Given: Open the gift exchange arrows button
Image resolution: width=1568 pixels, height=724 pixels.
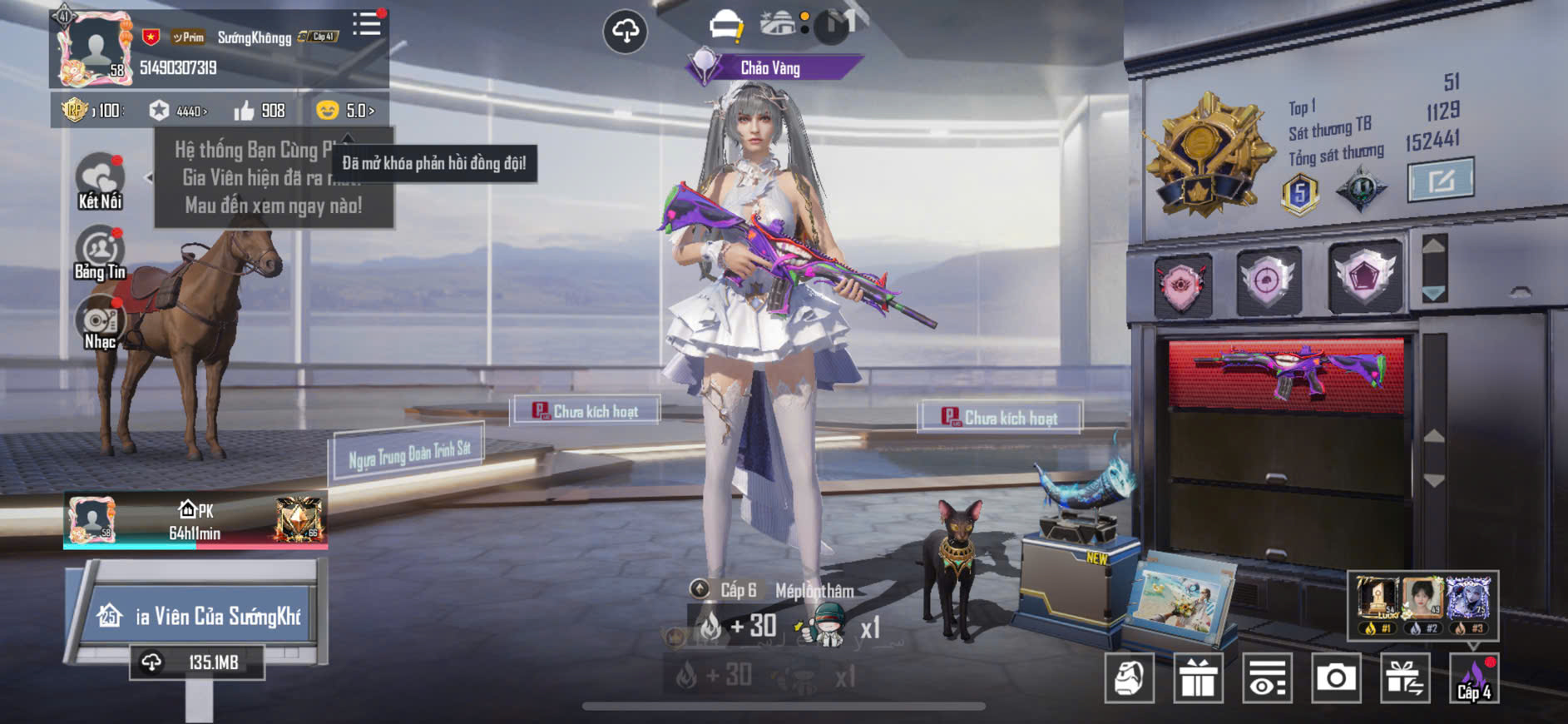Looking at the screenshot, I should 1405,678.
